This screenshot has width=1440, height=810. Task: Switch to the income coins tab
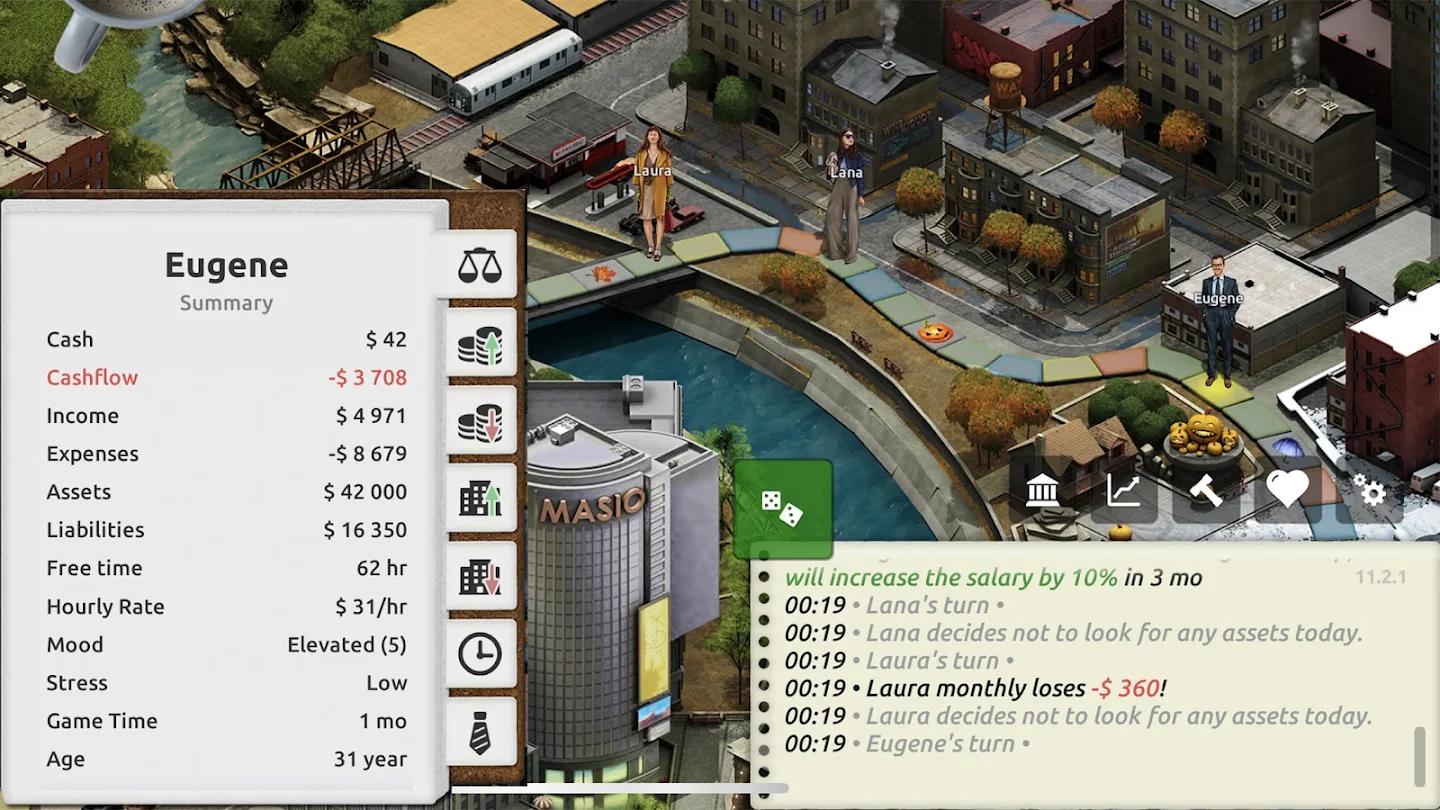(480, 344)
